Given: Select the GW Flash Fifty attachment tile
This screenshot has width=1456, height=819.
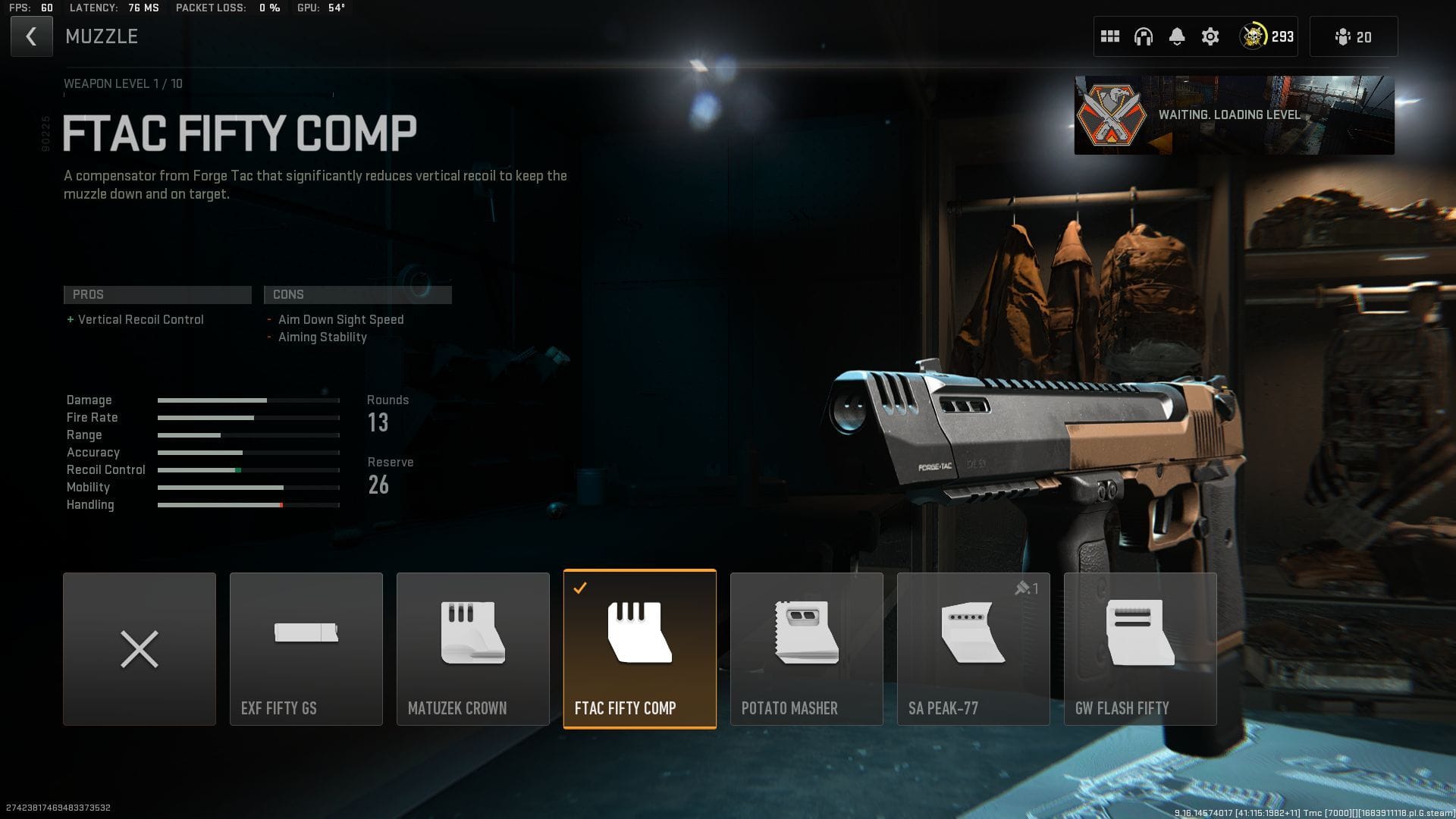Looking at the screenshot, I should (1140, 648).
